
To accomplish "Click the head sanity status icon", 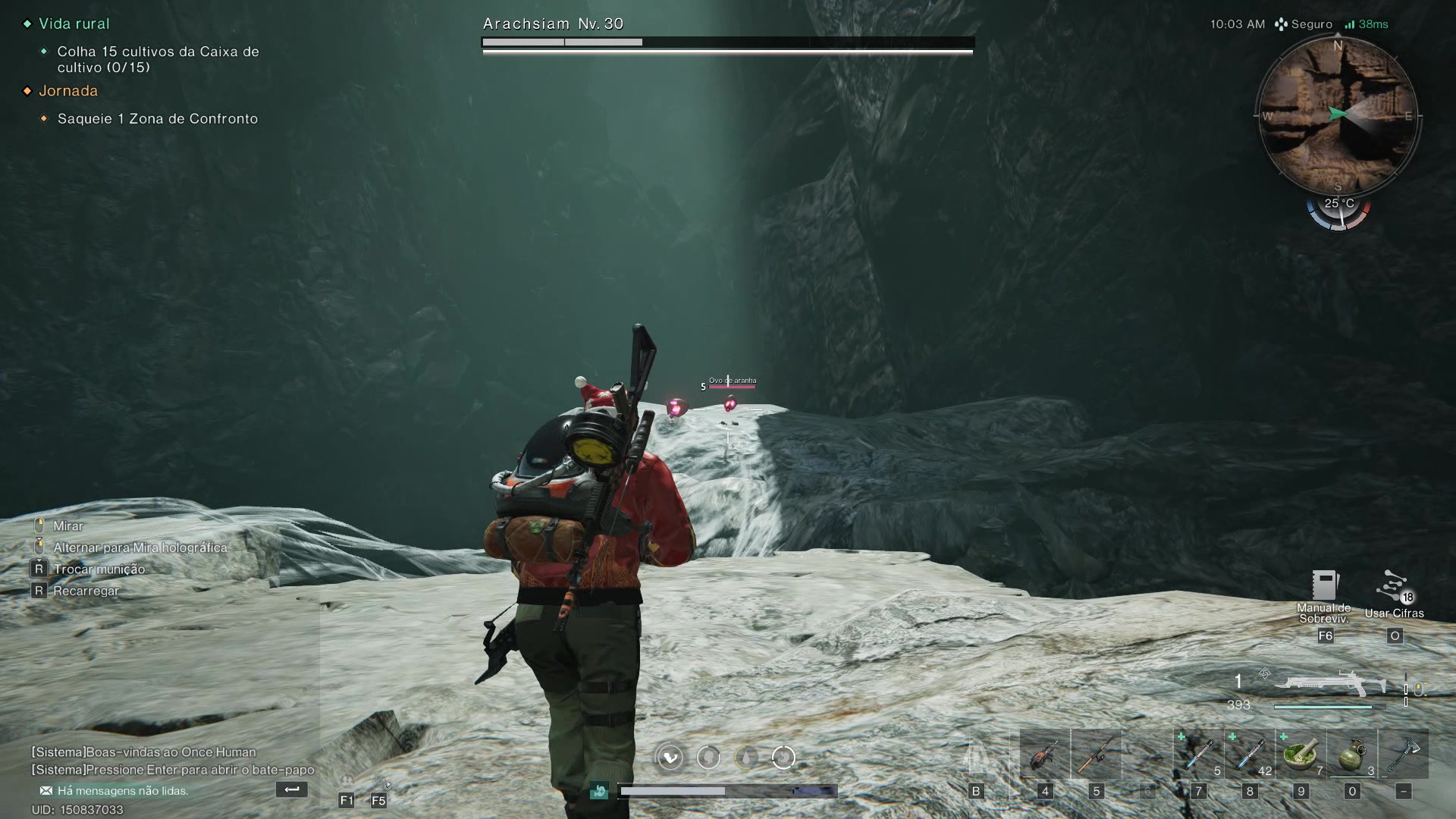I will 708,757.
